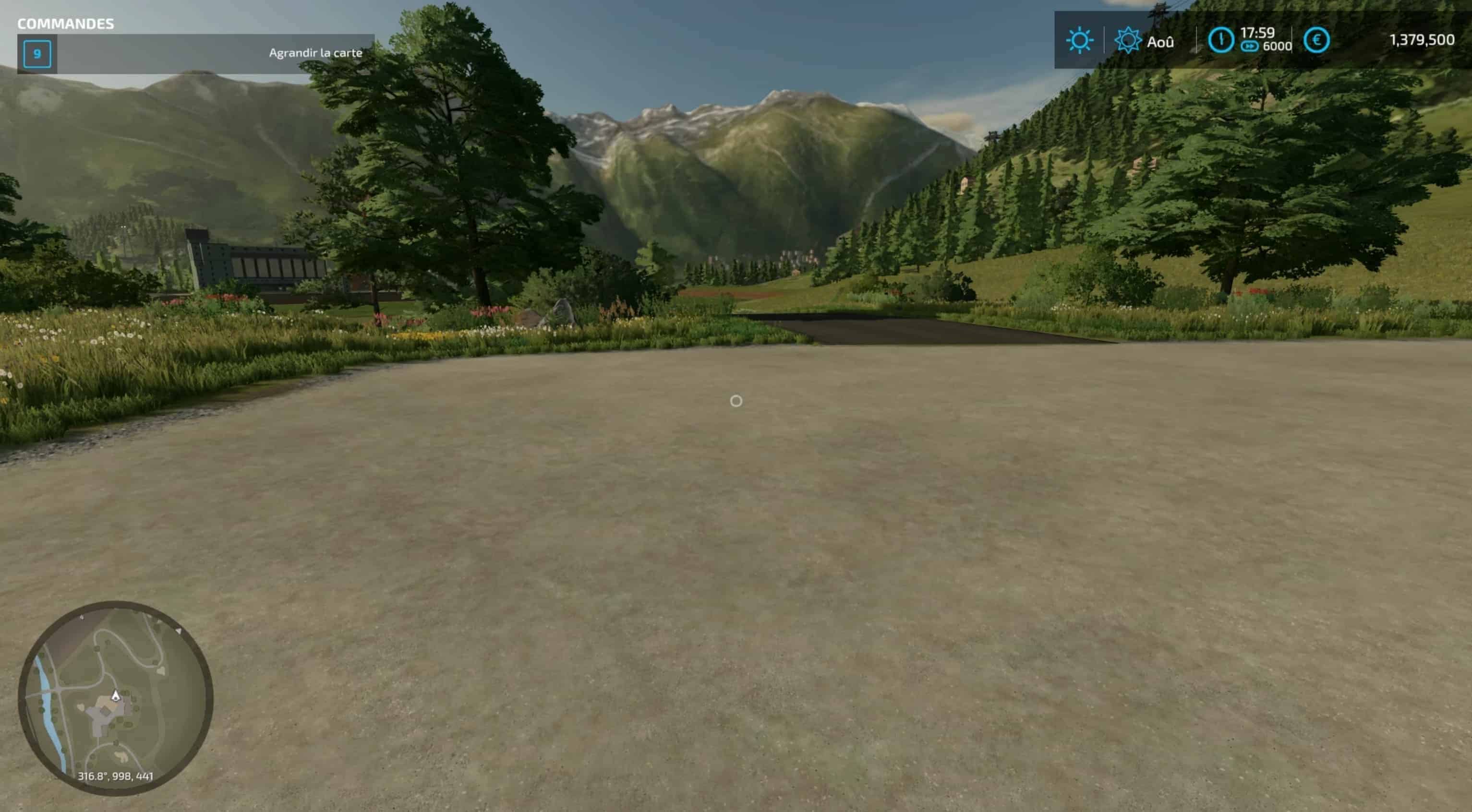Select the weather forecast sun icon
Image resolution: width=1472 pixels, height=812 pixels.
1129,40
